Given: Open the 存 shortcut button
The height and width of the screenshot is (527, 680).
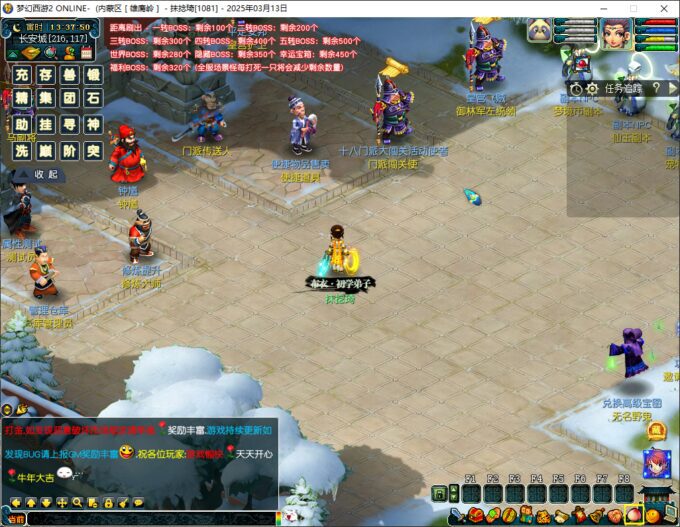Looking at the screenshot, I should (x=46, y=75).
